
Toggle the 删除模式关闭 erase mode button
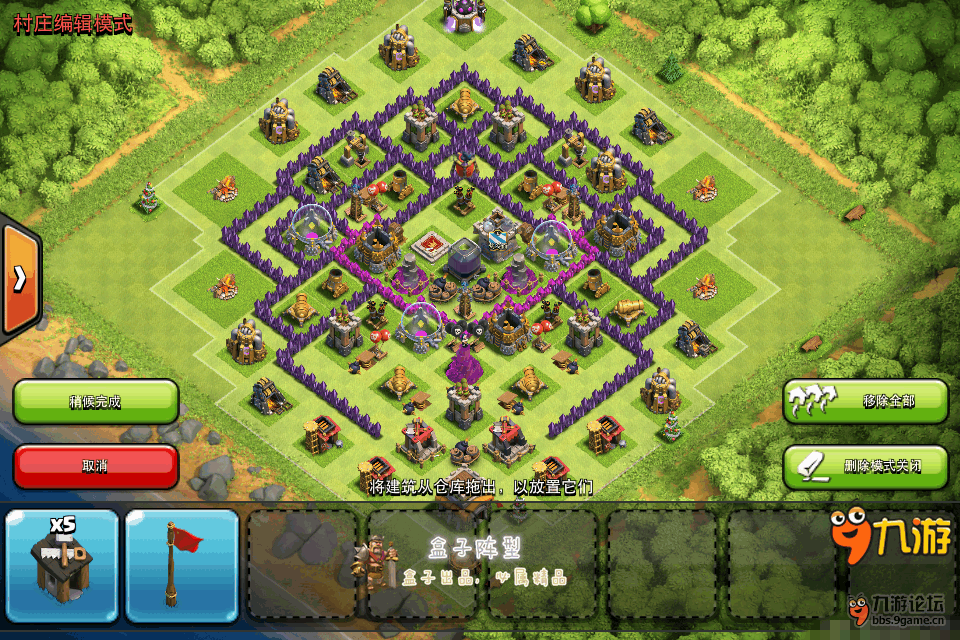865,466
